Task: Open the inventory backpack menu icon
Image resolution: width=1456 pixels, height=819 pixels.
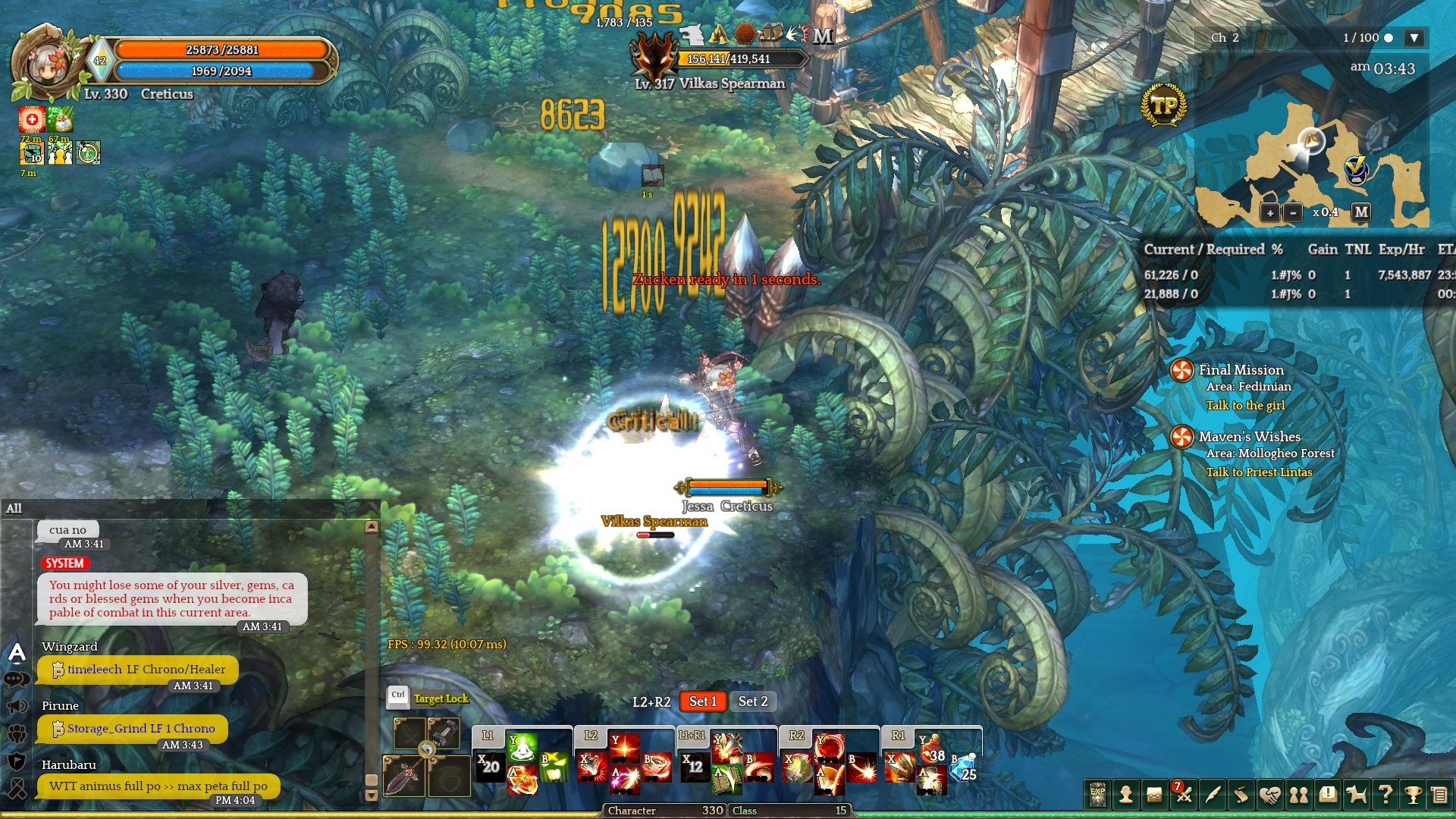Action: 1154,795
